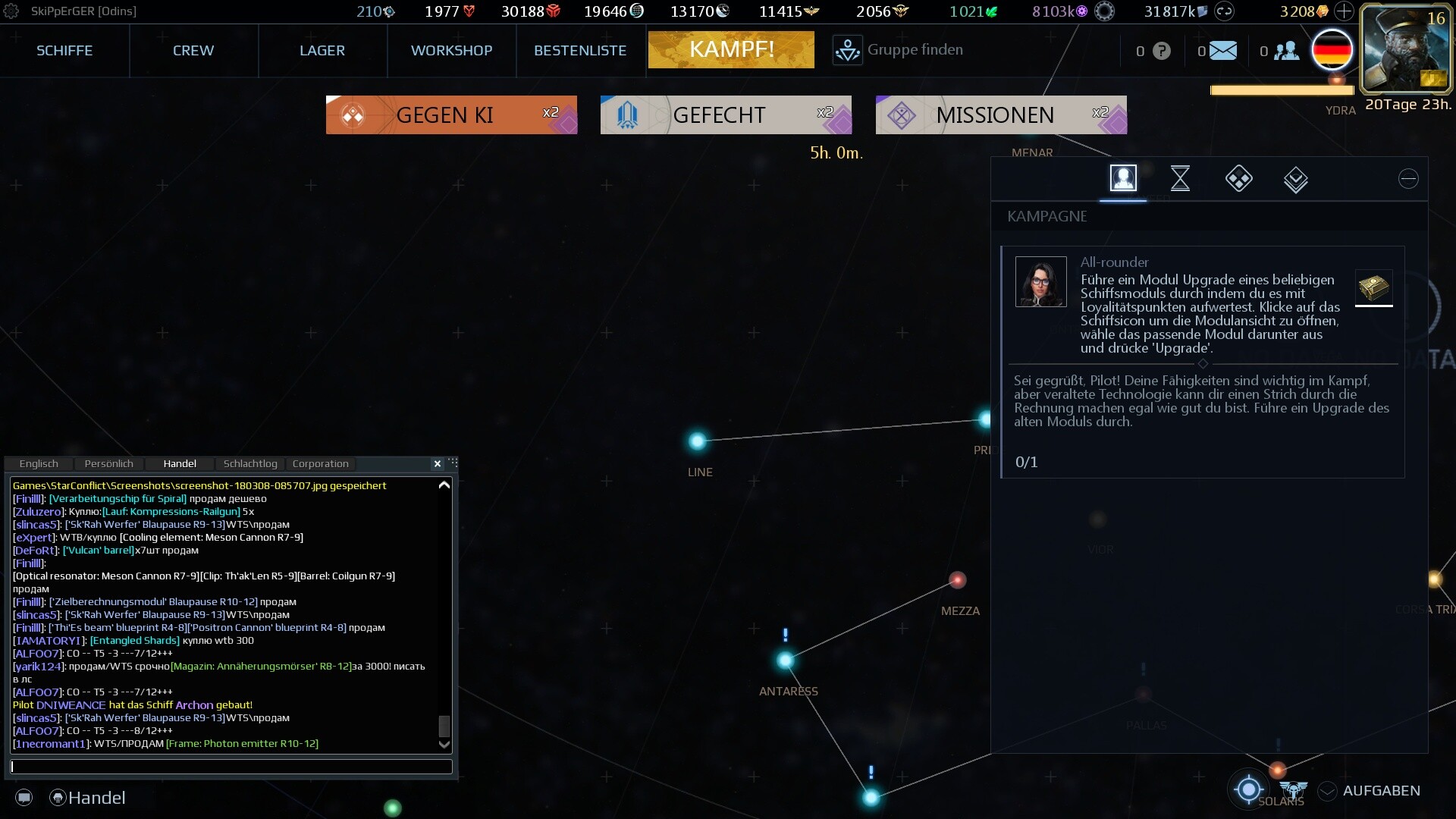Click the German flag faction icon
1456x819 pixels.
1332,49
